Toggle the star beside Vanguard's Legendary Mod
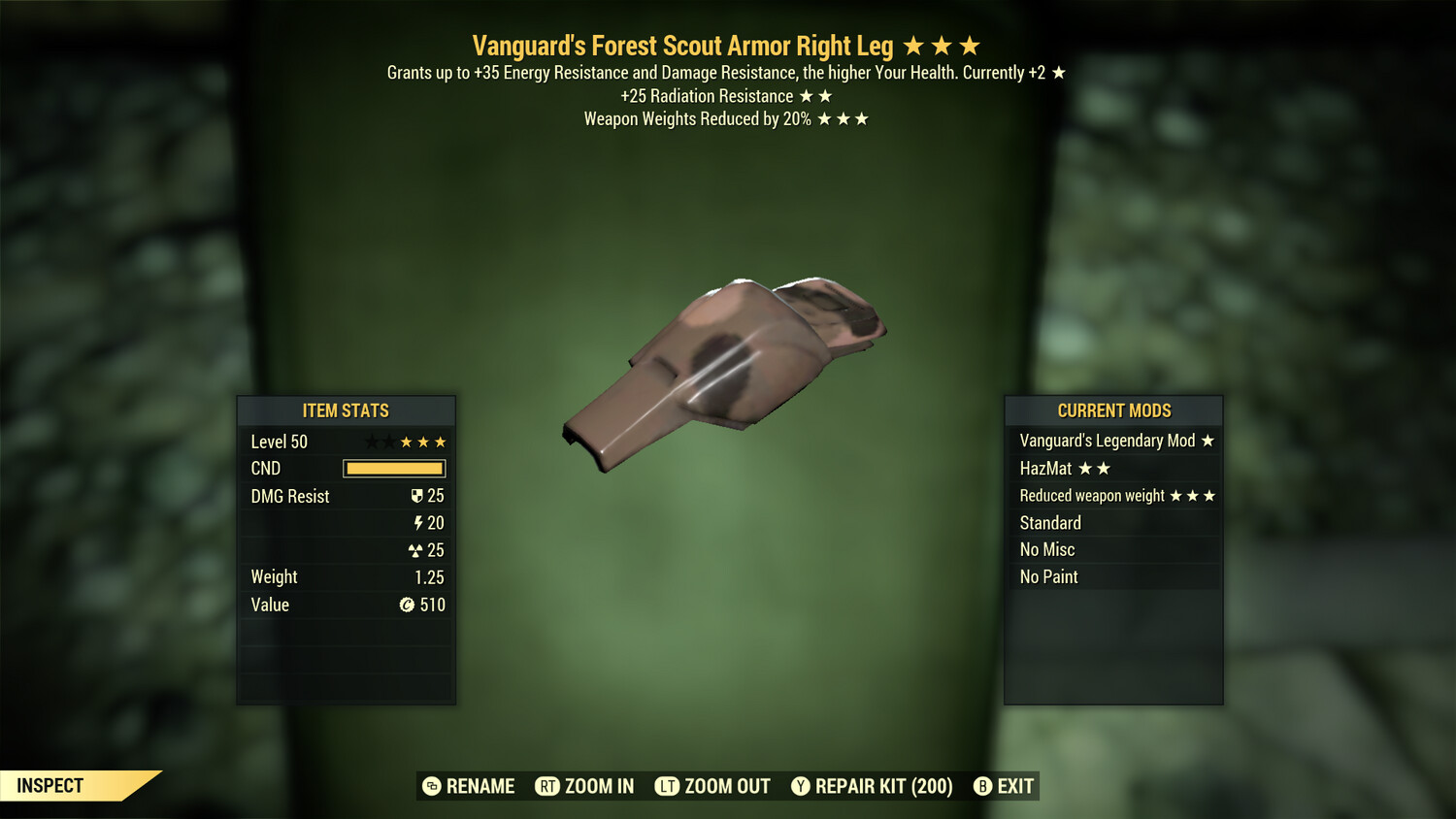The height and width of the screenshot is (819, 1456). click(x=1207, y=440)
